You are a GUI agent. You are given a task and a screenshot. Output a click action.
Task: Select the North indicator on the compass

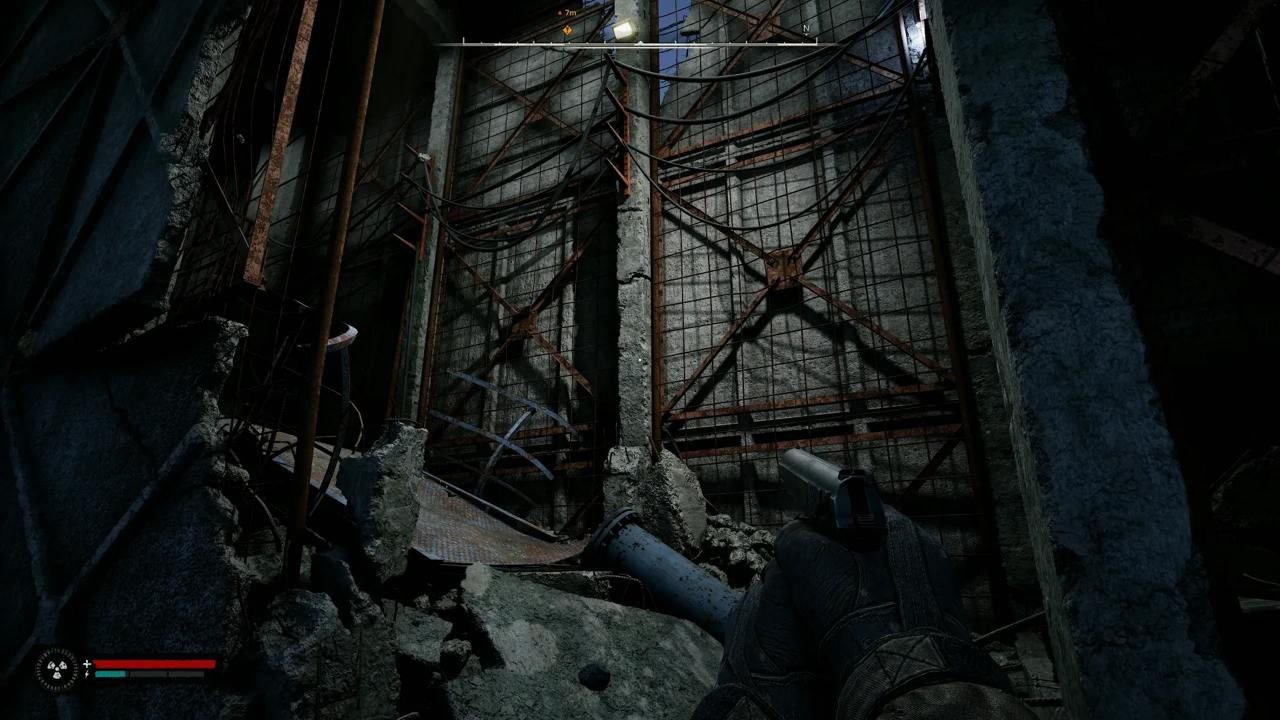(x=804, y=29)
